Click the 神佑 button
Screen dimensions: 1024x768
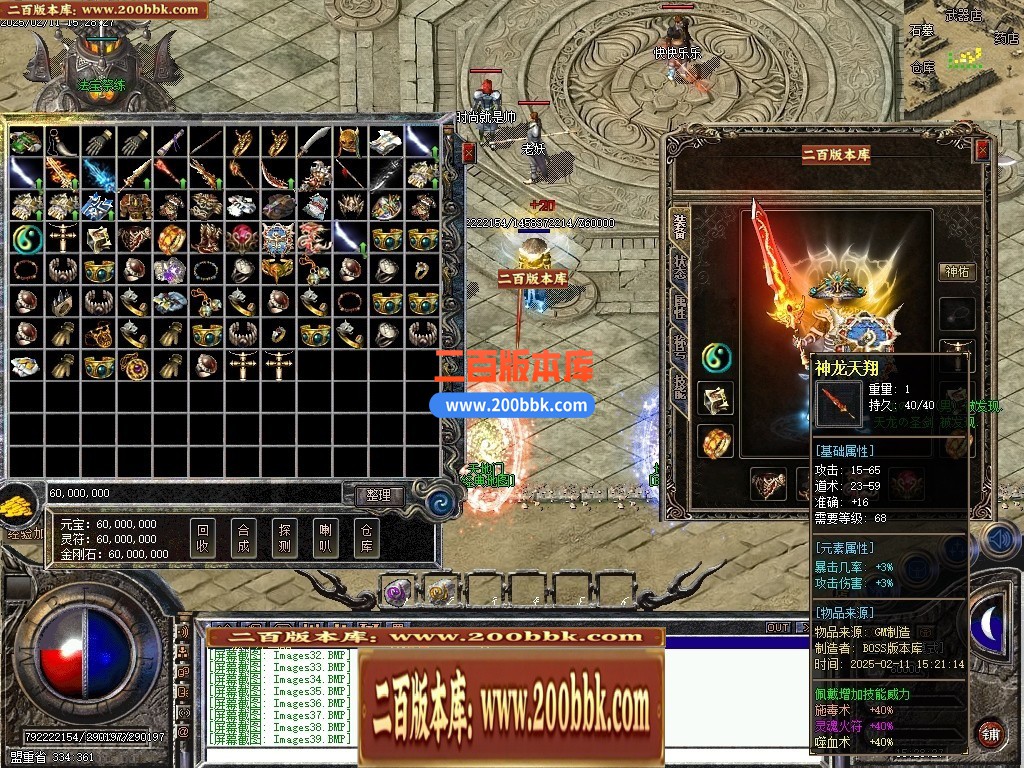coord(957,271)
